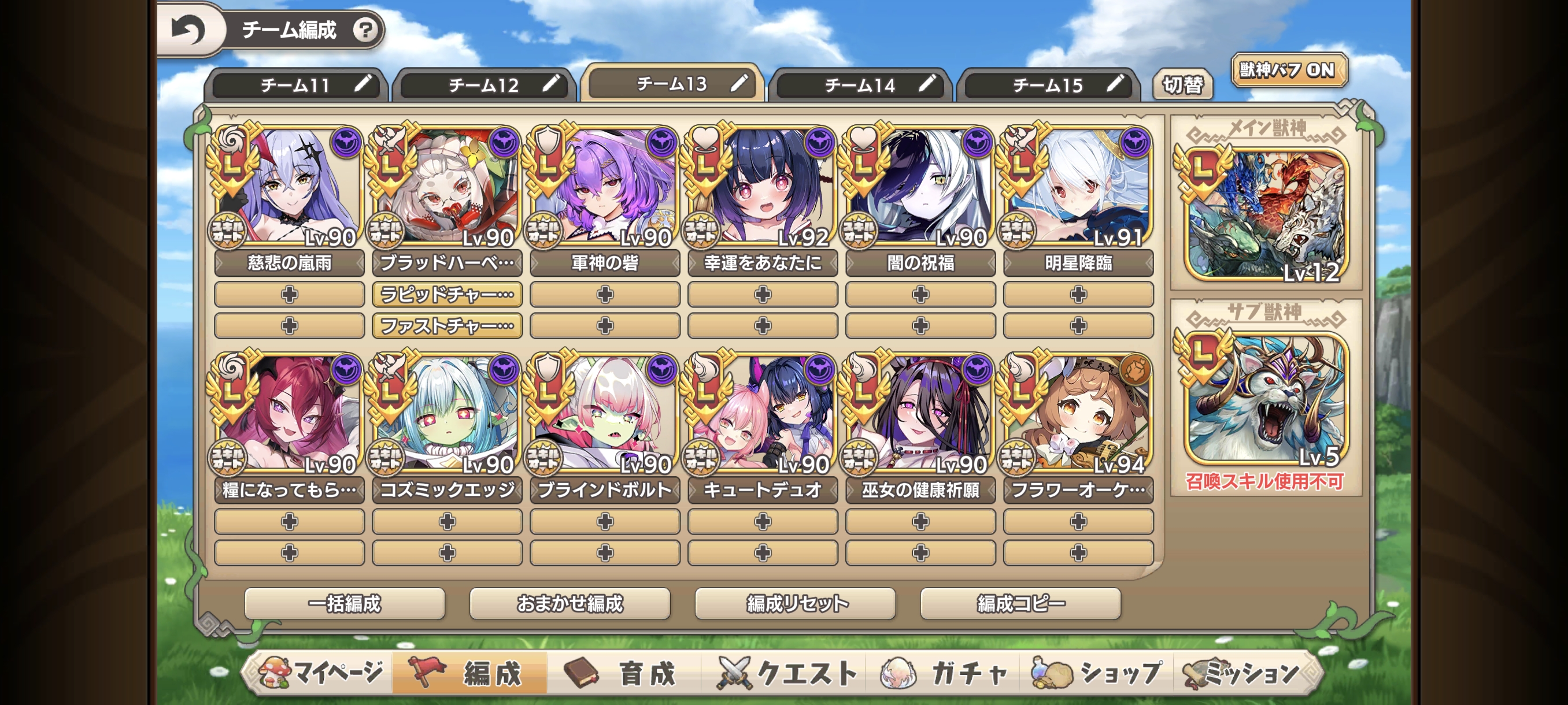Switch to the チーム12 tab
This screenshot has width=1568, height=705.
(x=484, y=85)
